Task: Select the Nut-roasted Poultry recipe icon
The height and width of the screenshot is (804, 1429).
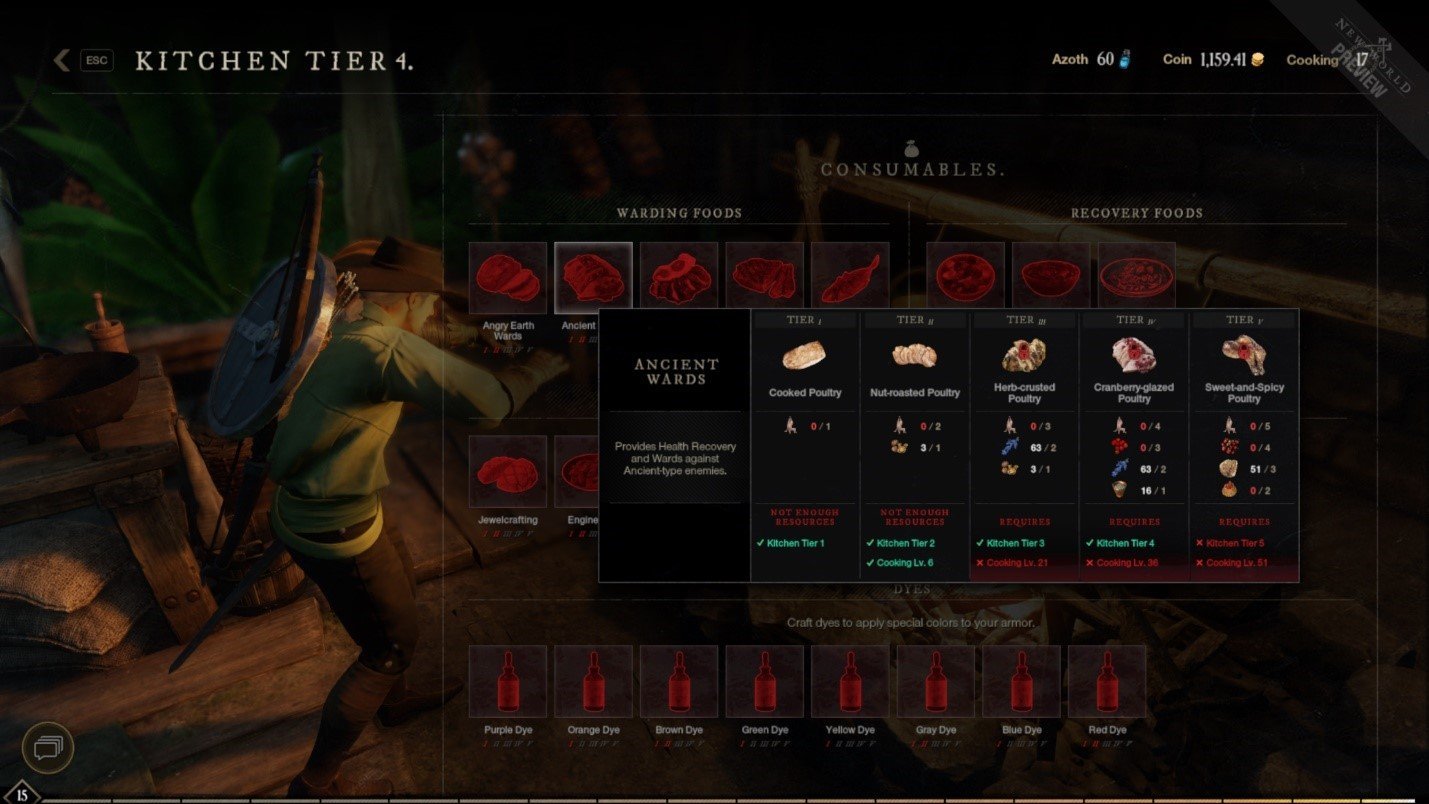Action: (913, 355)
